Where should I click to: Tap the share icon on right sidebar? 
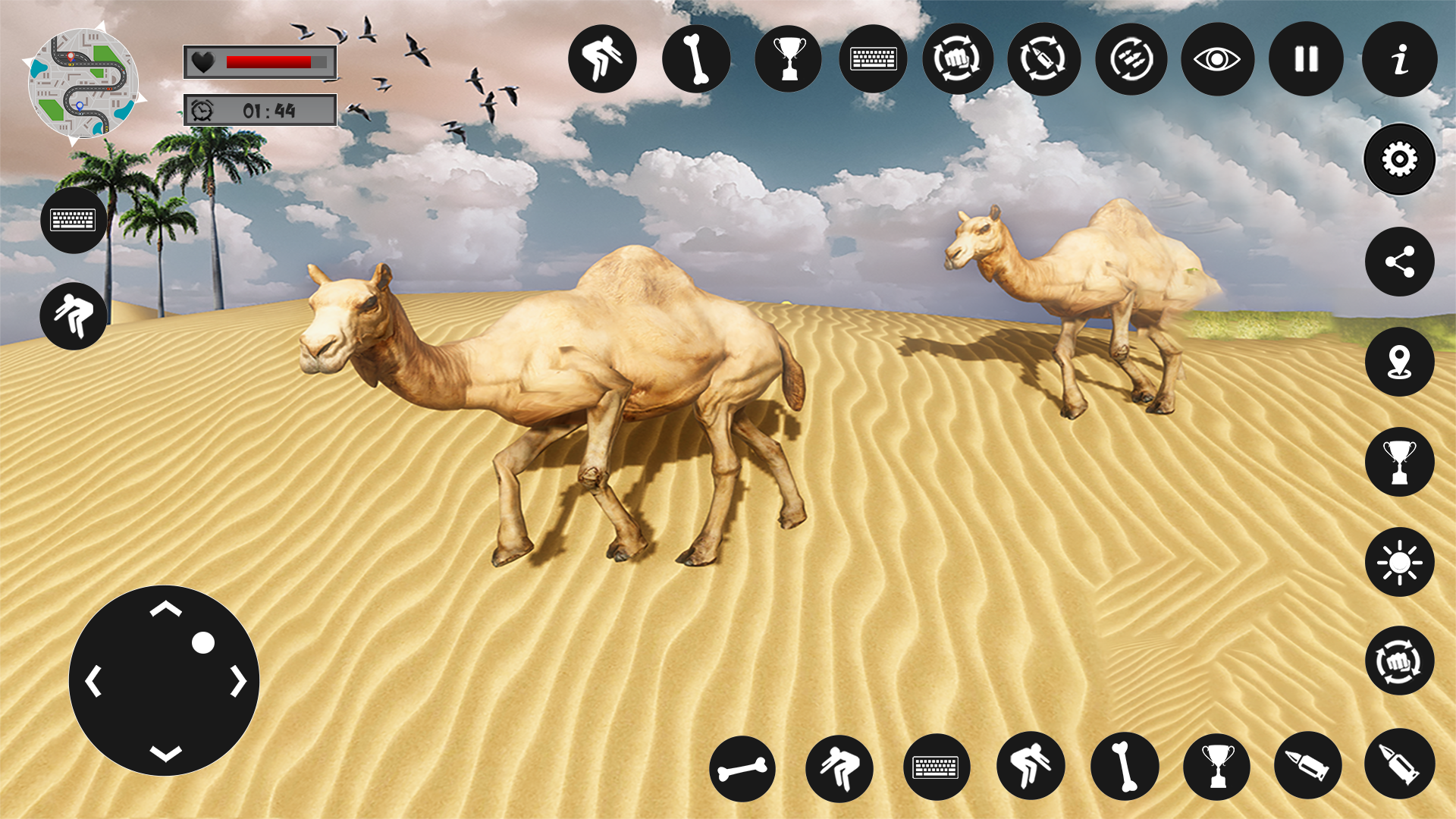tap(1398, 262)
